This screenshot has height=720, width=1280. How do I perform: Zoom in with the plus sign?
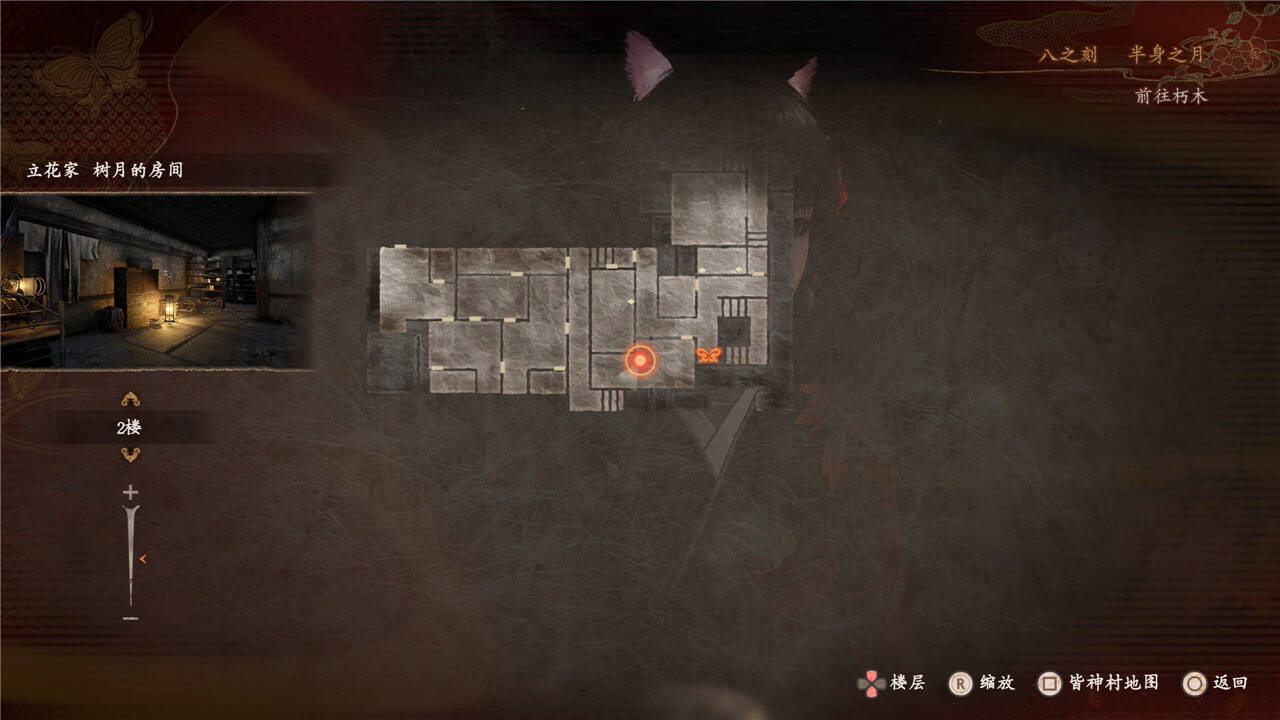tap(130, 492)
